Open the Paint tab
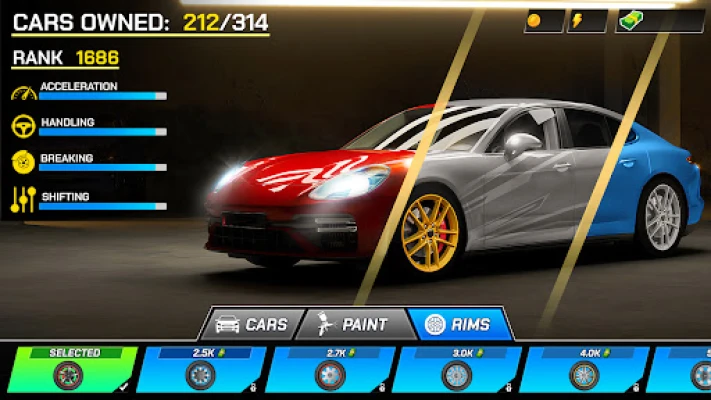 coord(354,324)
